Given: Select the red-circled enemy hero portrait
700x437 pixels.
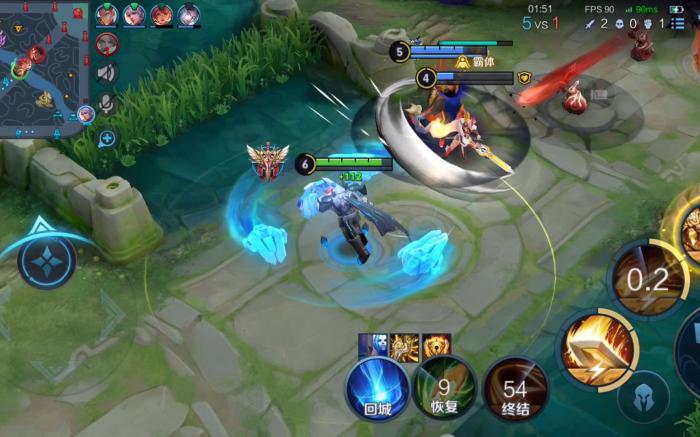Looking at the screenshot, I should click(107, 43).
